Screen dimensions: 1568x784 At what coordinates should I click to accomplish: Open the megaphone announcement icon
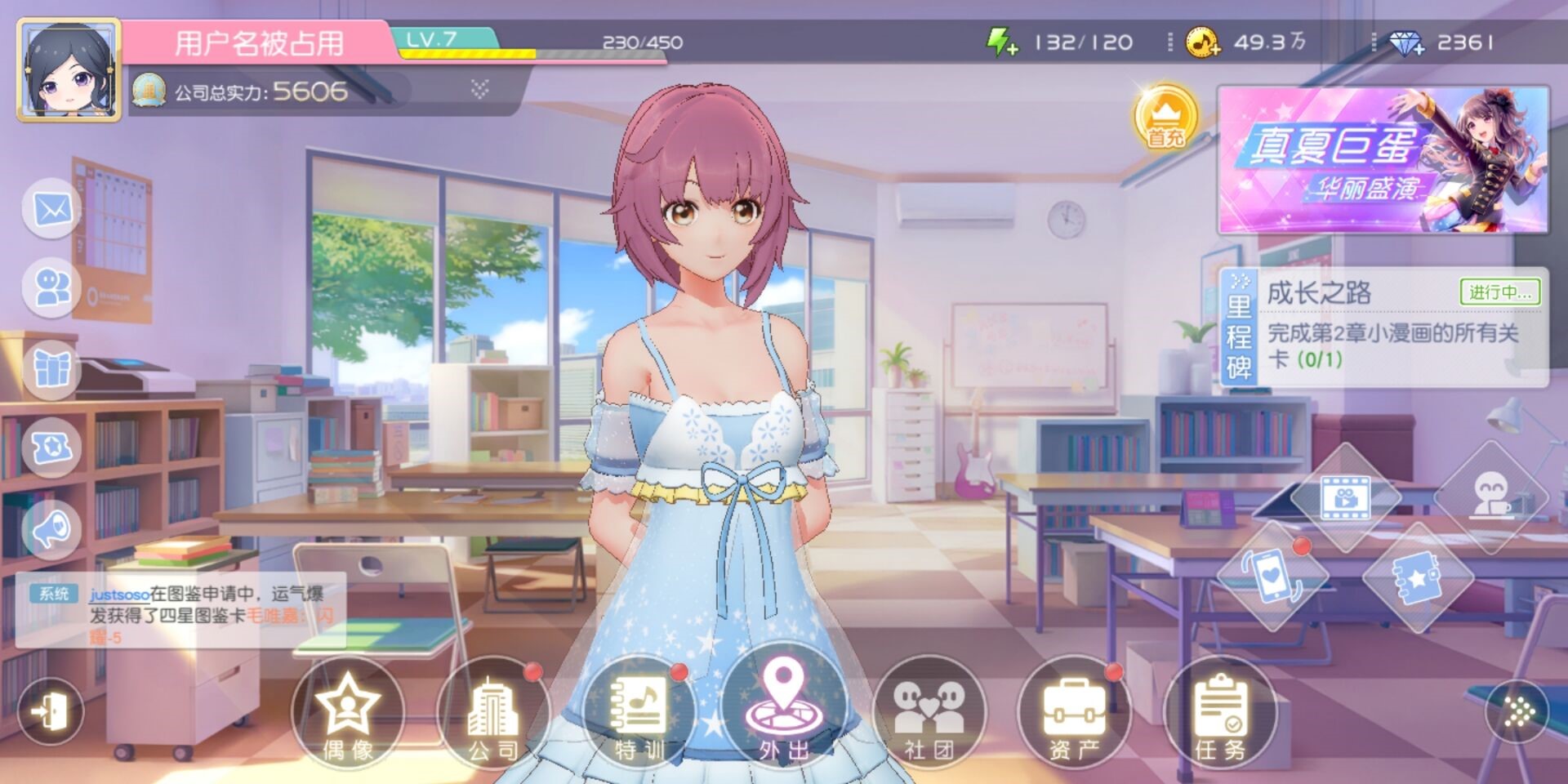pyautogui.click(x=52, y=528)
